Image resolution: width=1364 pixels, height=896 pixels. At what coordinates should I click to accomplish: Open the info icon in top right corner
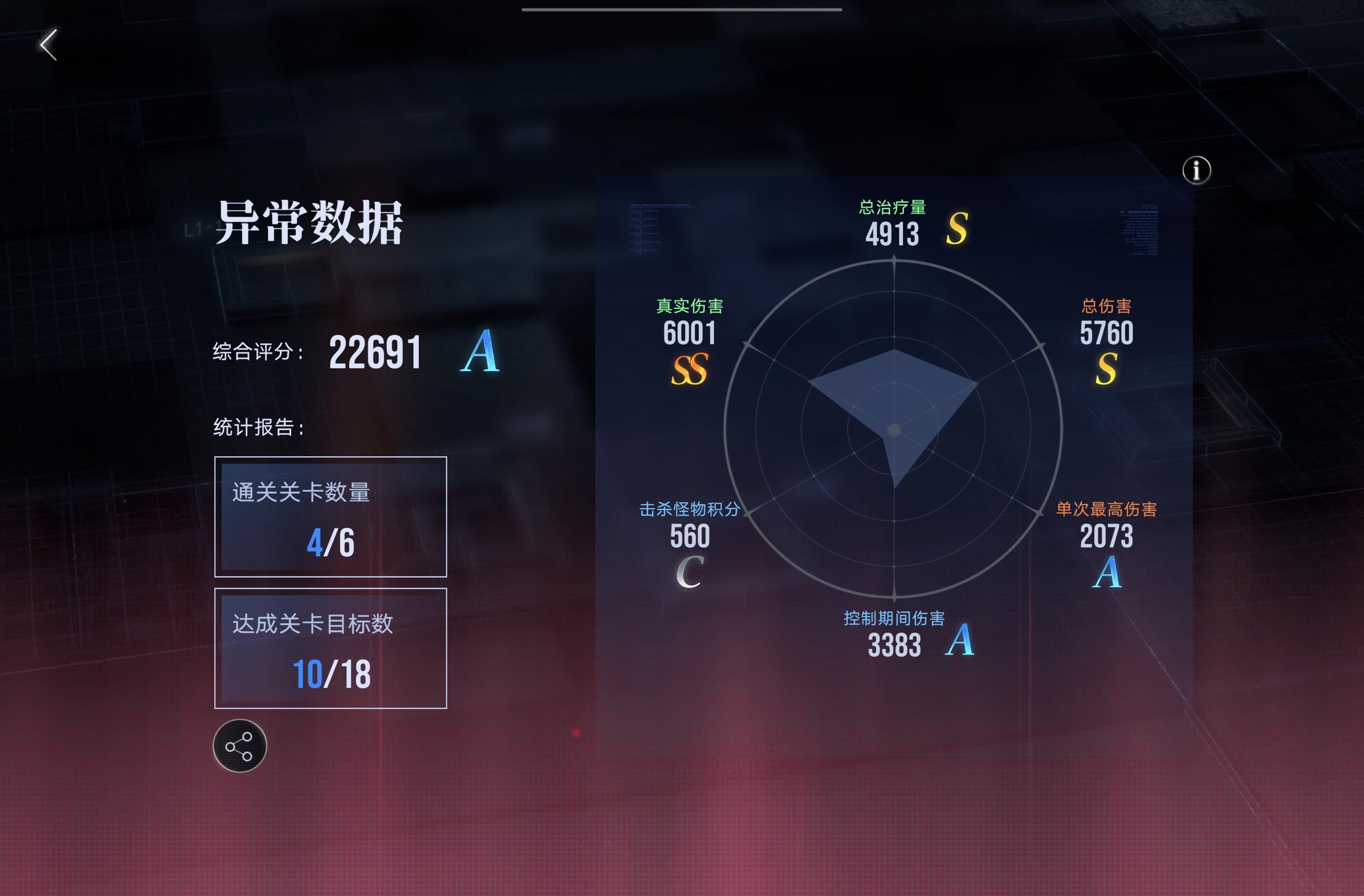[x=1198, y=170]
